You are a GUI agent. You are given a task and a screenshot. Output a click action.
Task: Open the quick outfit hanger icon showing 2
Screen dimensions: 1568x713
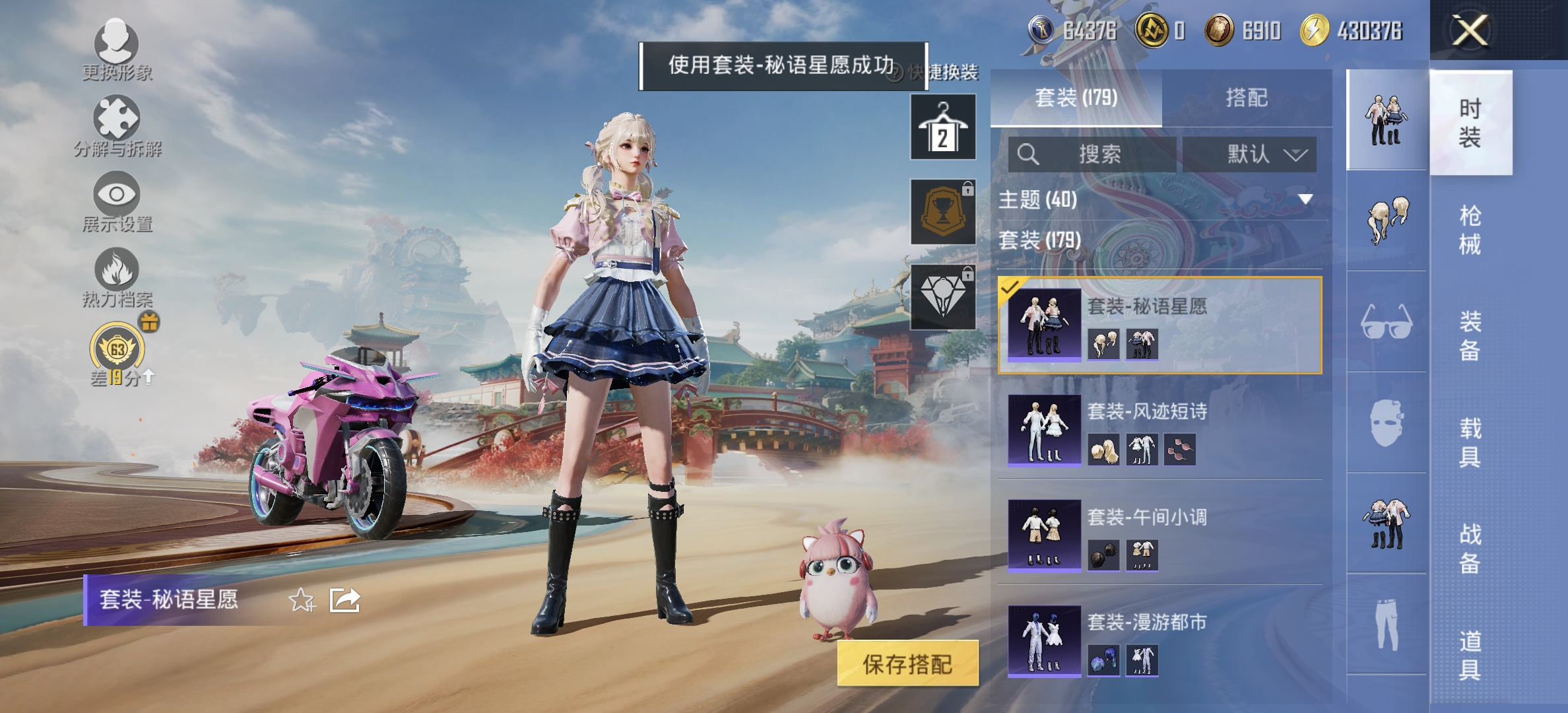pos(942,127)
